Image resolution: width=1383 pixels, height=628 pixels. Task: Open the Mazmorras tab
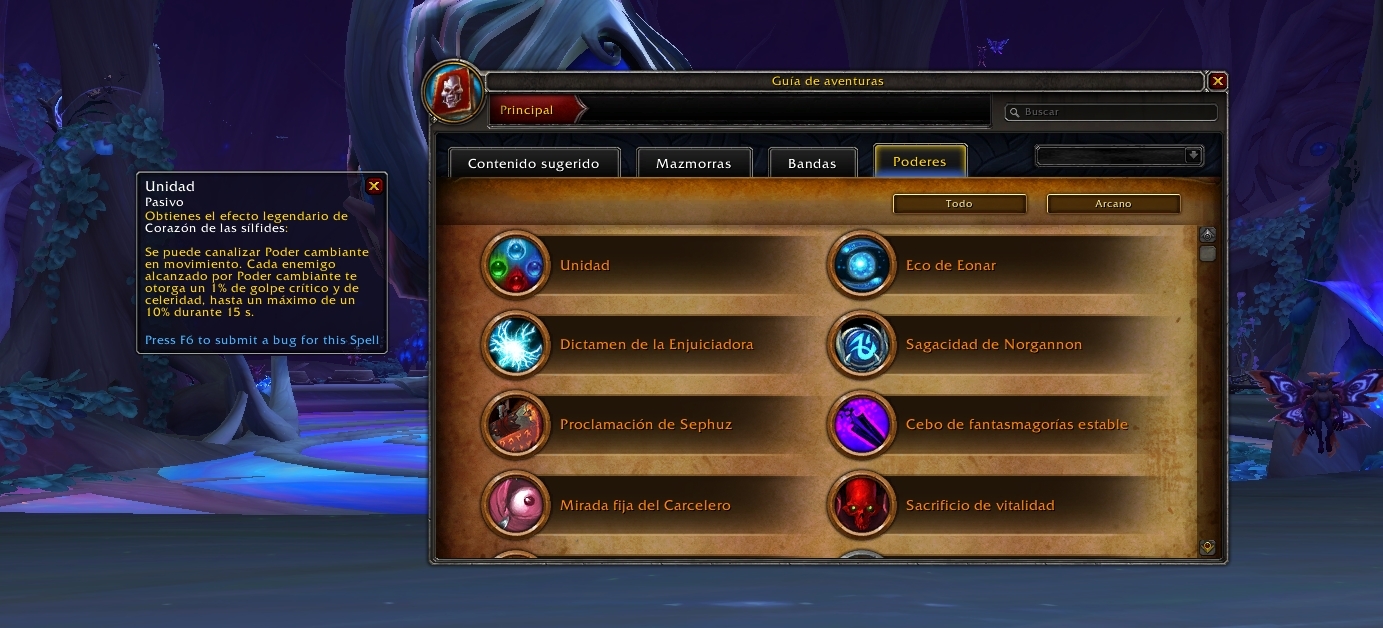[694, 163]
